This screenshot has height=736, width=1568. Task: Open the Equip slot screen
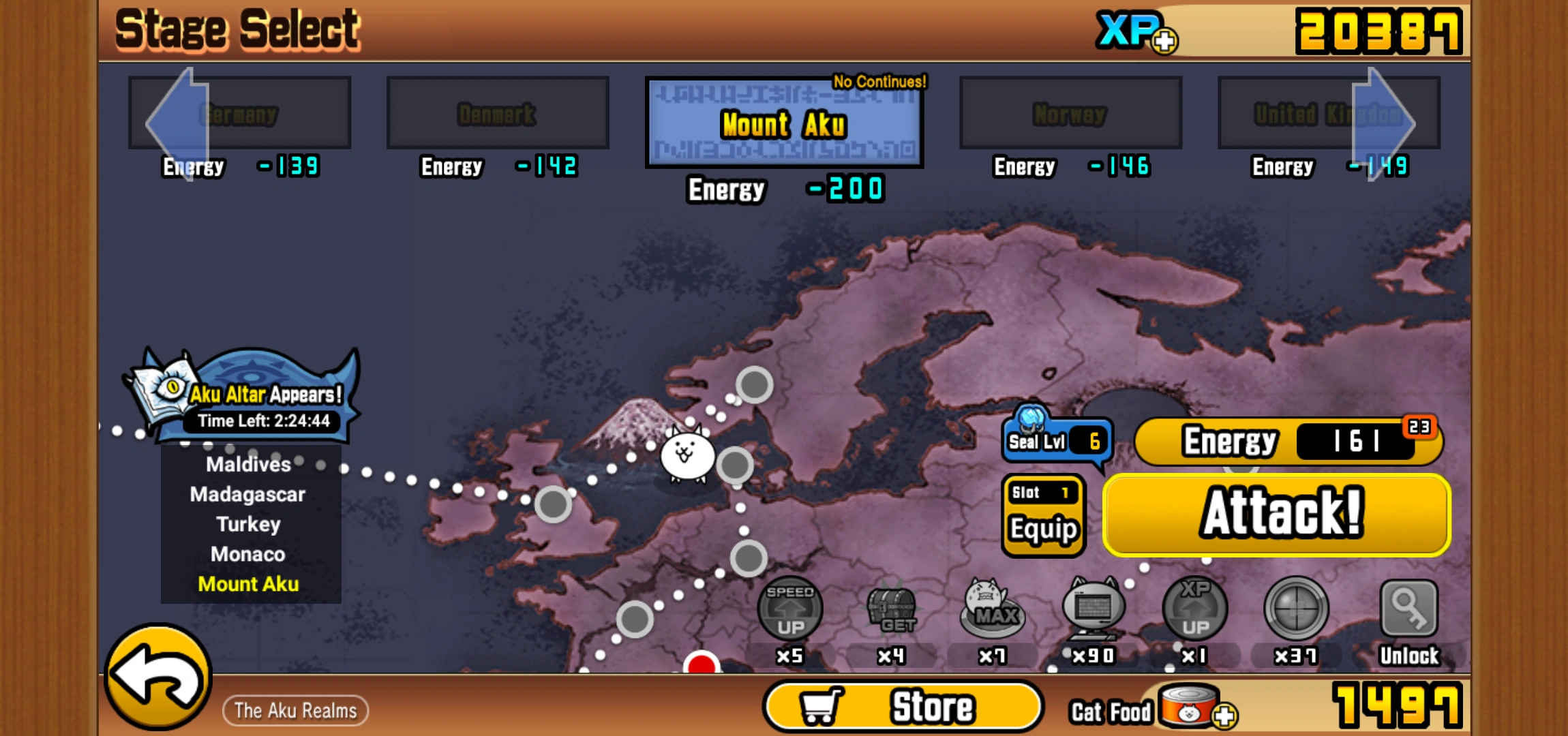(1043, 515)
